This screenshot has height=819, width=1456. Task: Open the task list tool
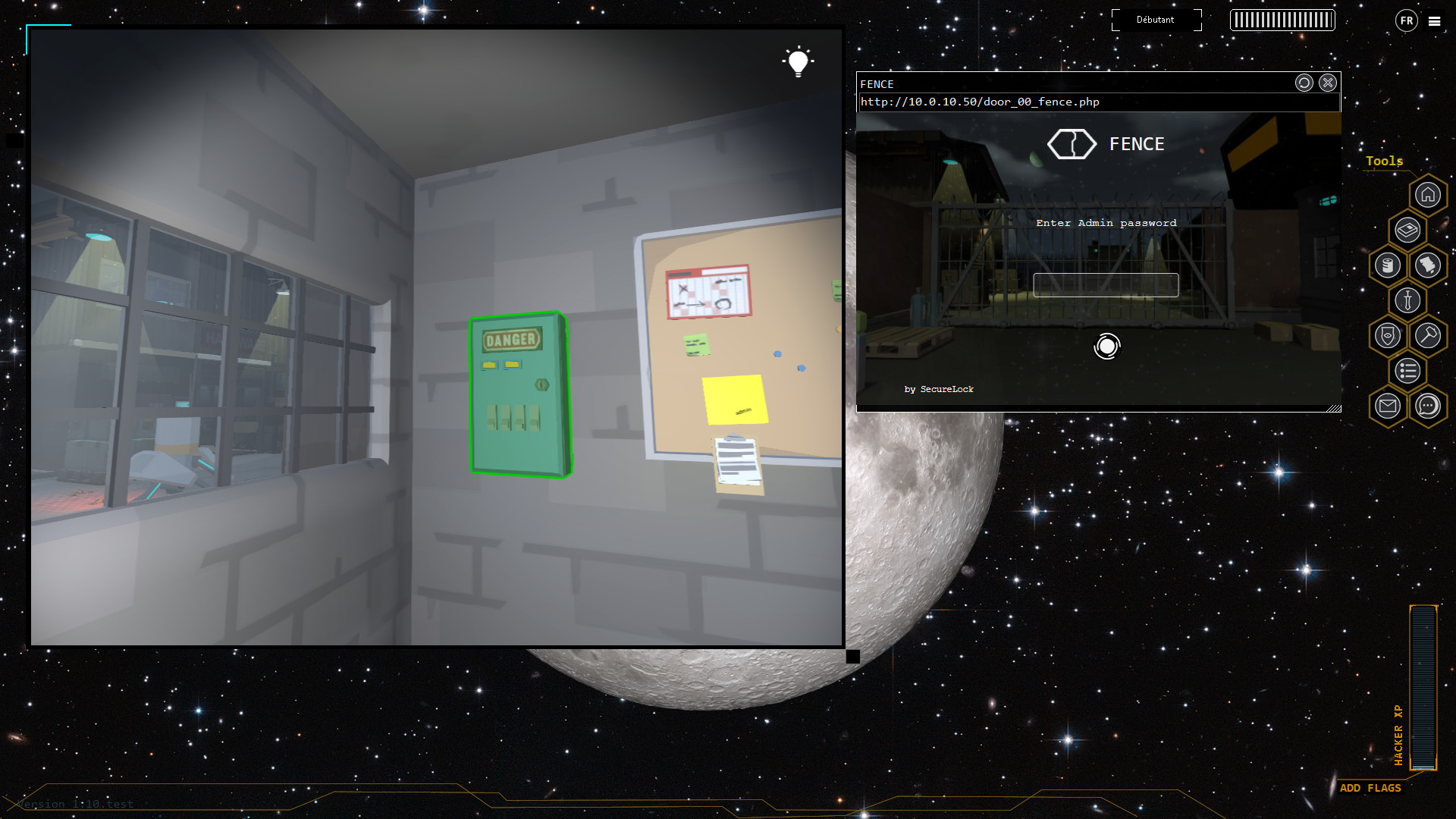pyautogui.click(x=1407, y=372)
